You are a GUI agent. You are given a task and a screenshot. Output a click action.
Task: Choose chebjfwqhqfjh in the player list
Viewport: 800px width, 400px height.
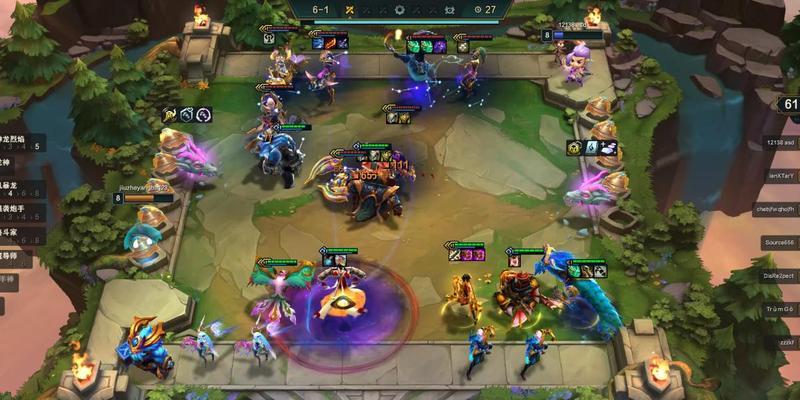click(780, 209)
